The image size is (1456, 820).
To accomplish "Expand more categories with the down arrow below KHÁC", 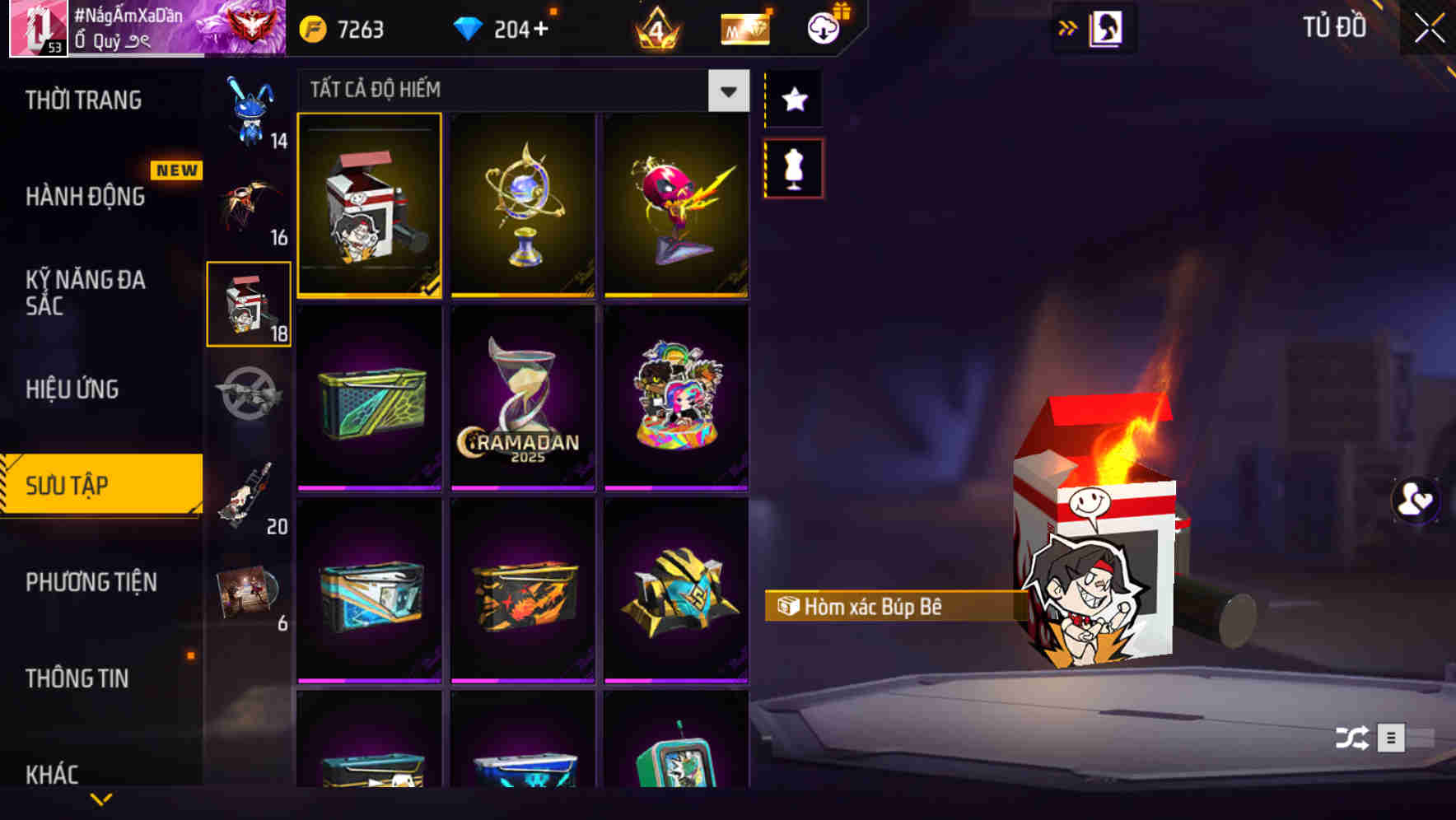I will pyautogui.click(x=101, y=798).
